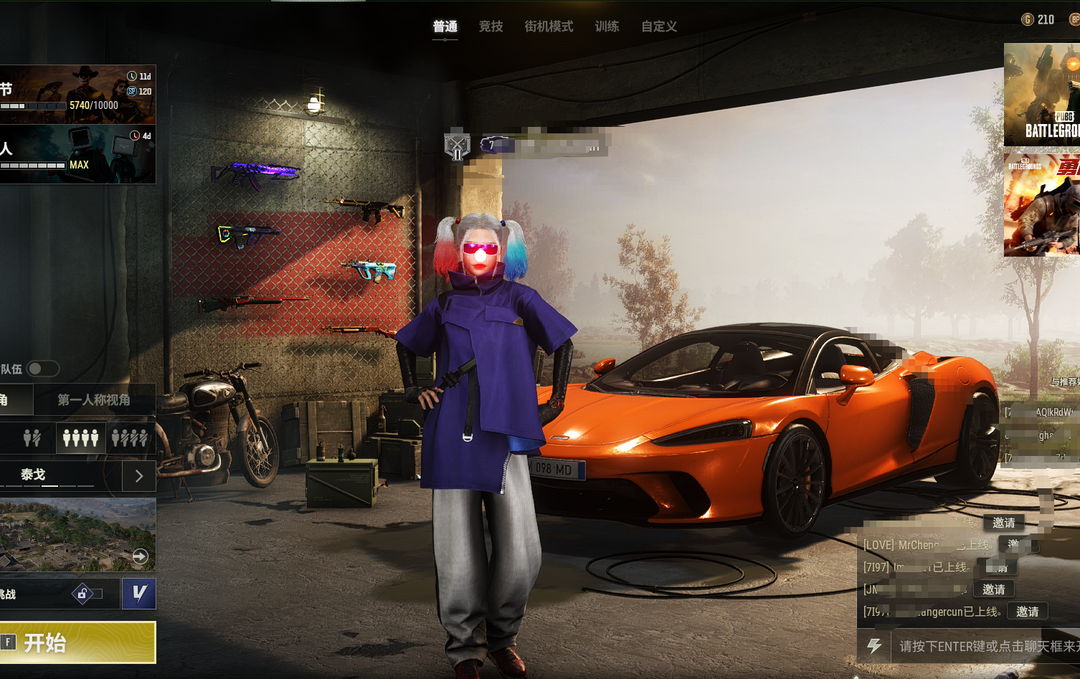Open the Taego map preview thumbnail
1080x679 pixels.
(76, 534)
